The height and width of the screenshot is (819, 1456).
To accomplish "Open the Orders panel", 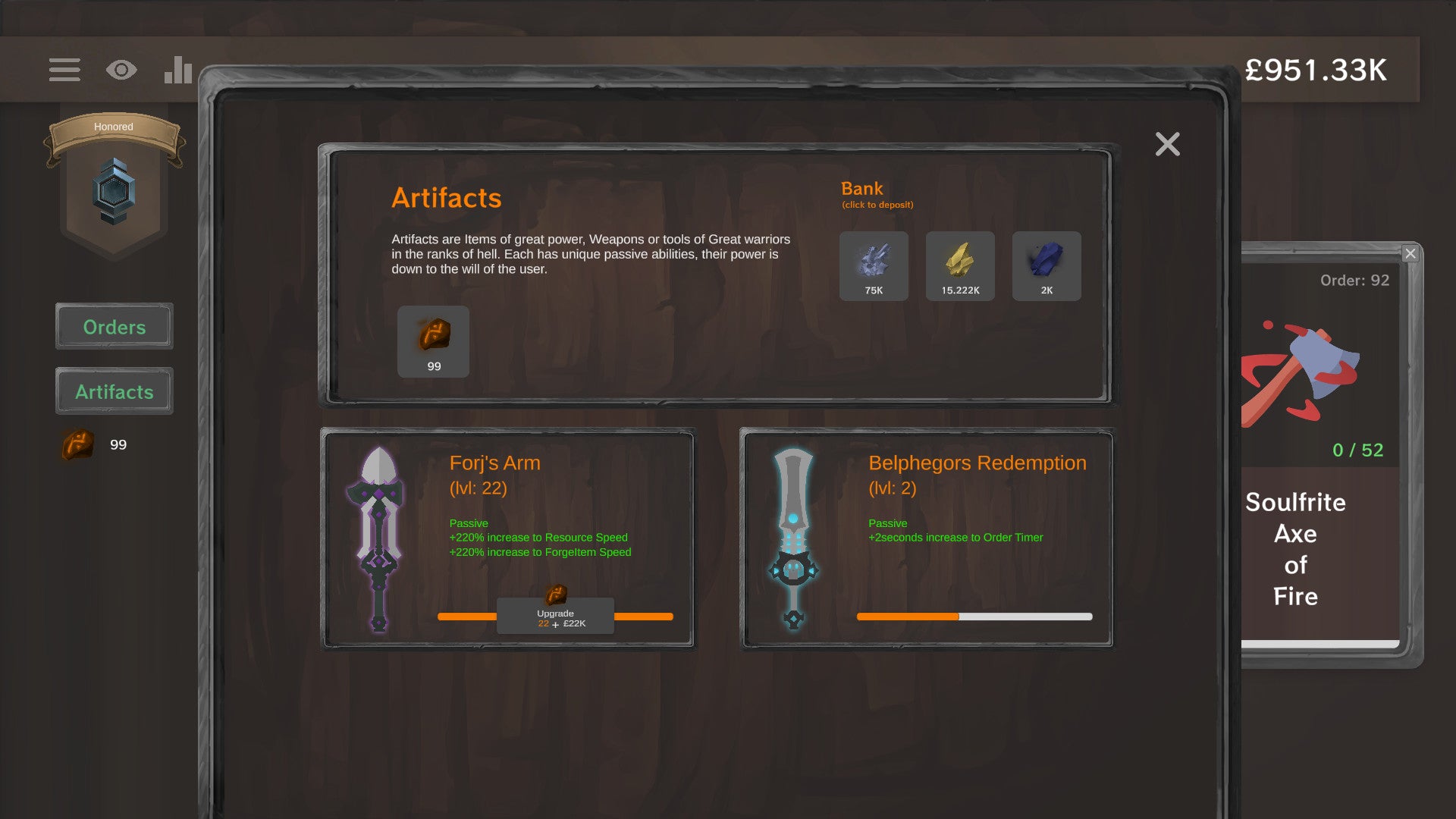I will pos(115,327).
